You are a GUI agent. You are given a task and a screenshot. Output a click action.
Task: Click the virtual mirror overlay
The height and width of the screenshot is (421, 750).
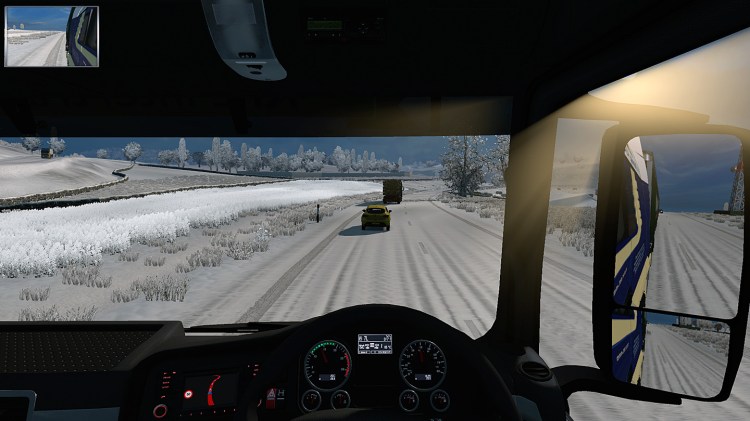(52, 36)
